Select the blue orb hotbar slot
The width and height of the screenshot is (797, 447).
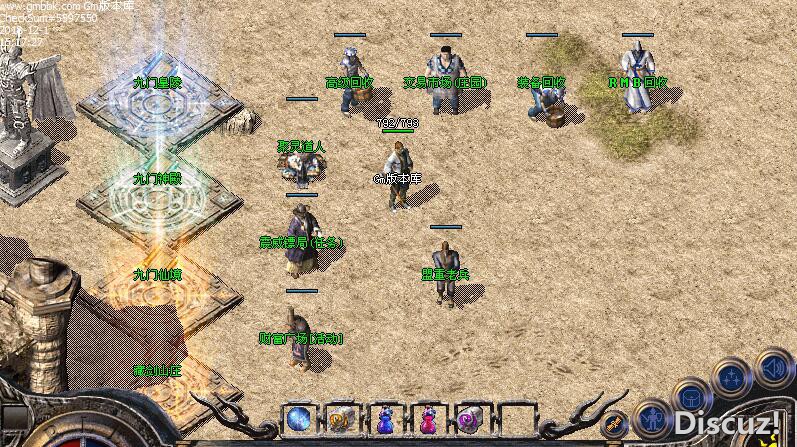298,418
